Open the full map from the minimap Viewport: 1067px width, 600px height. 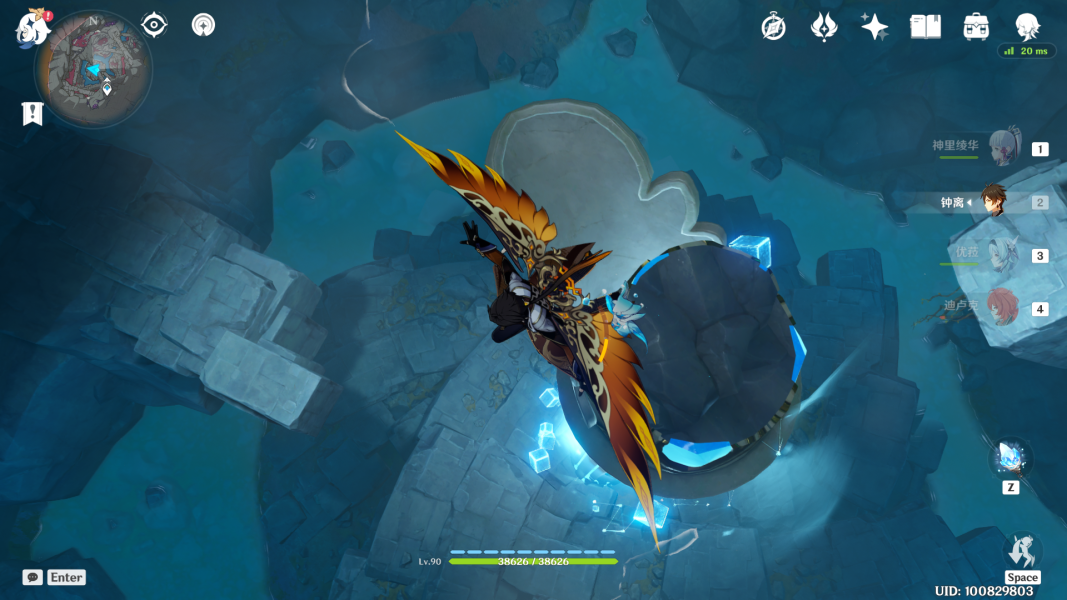click(x=93, y=70)
